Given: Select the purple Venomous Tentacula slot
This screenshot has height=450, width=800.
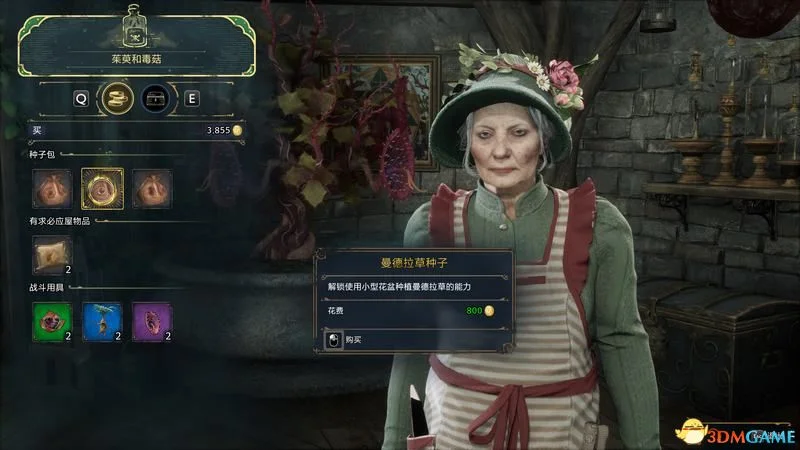Looking at the screenshot, I should pyautogui.click(x=152, y=322).
